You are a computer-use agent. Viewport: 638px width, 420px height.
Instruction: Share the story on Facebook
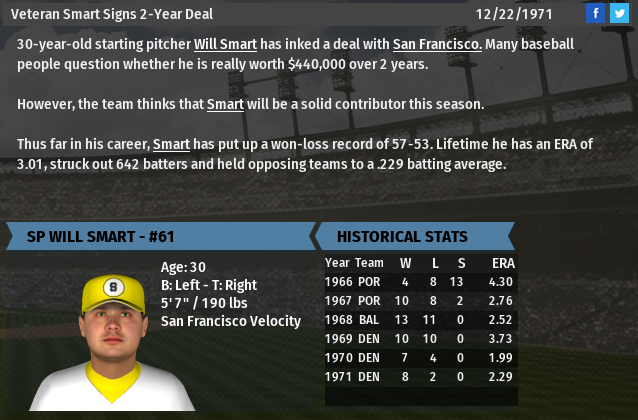coord(595,13)
